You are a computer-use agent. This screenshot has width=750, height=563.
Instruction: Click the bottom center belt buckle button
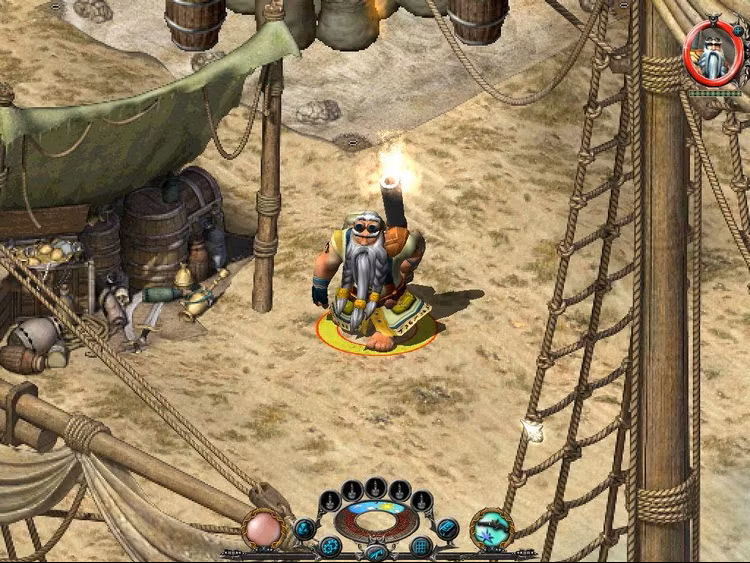click(x=376, y=552)
